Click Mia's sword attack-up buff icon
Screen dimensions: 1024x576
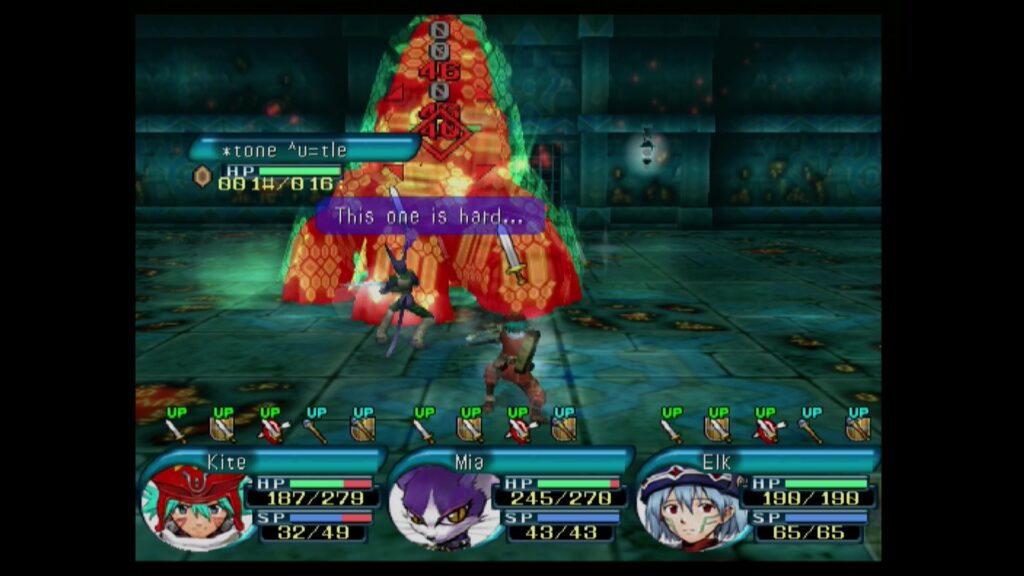tap(424, 428)
